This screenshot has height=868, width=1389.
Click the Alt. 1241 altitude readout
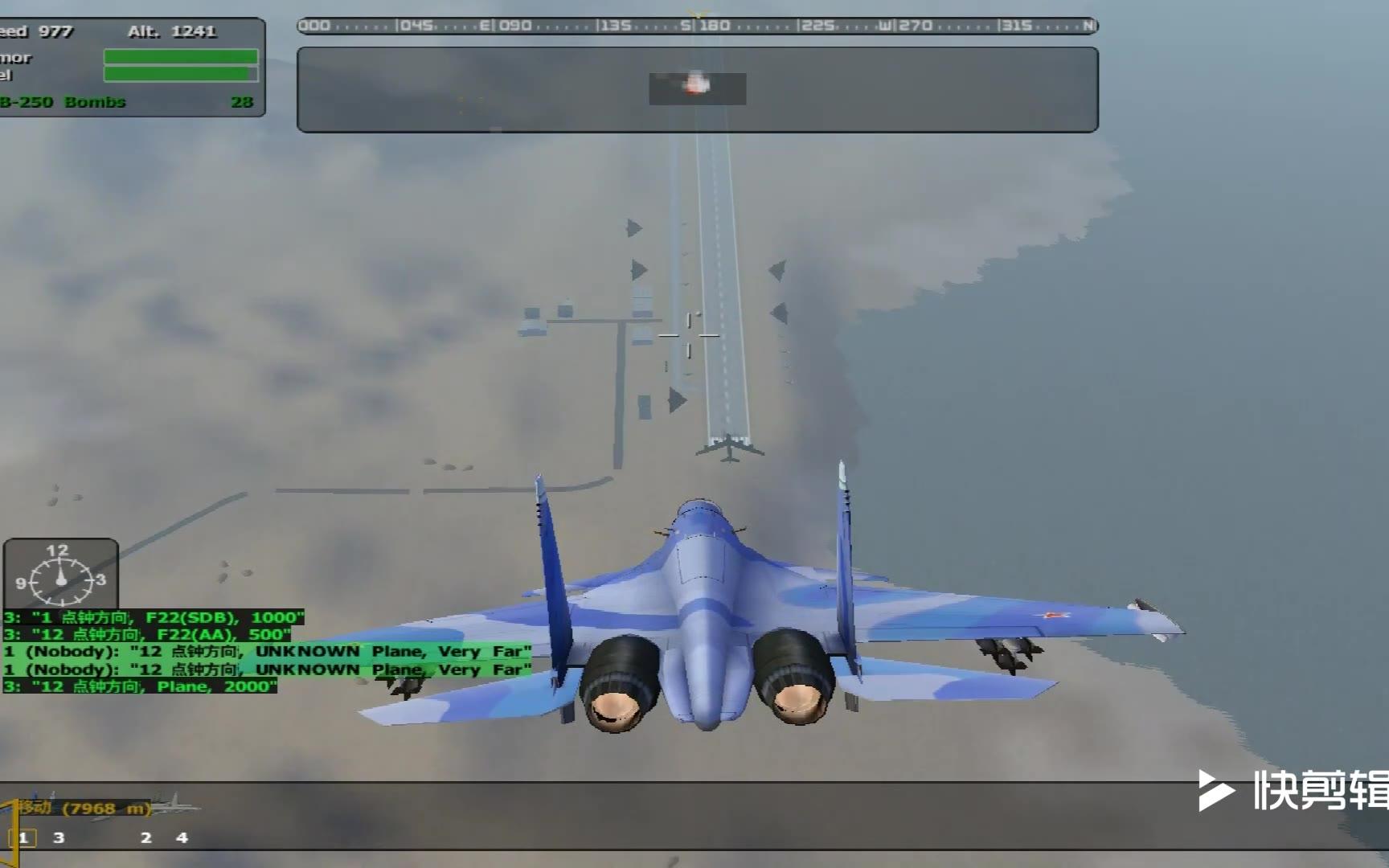(172, 32)
